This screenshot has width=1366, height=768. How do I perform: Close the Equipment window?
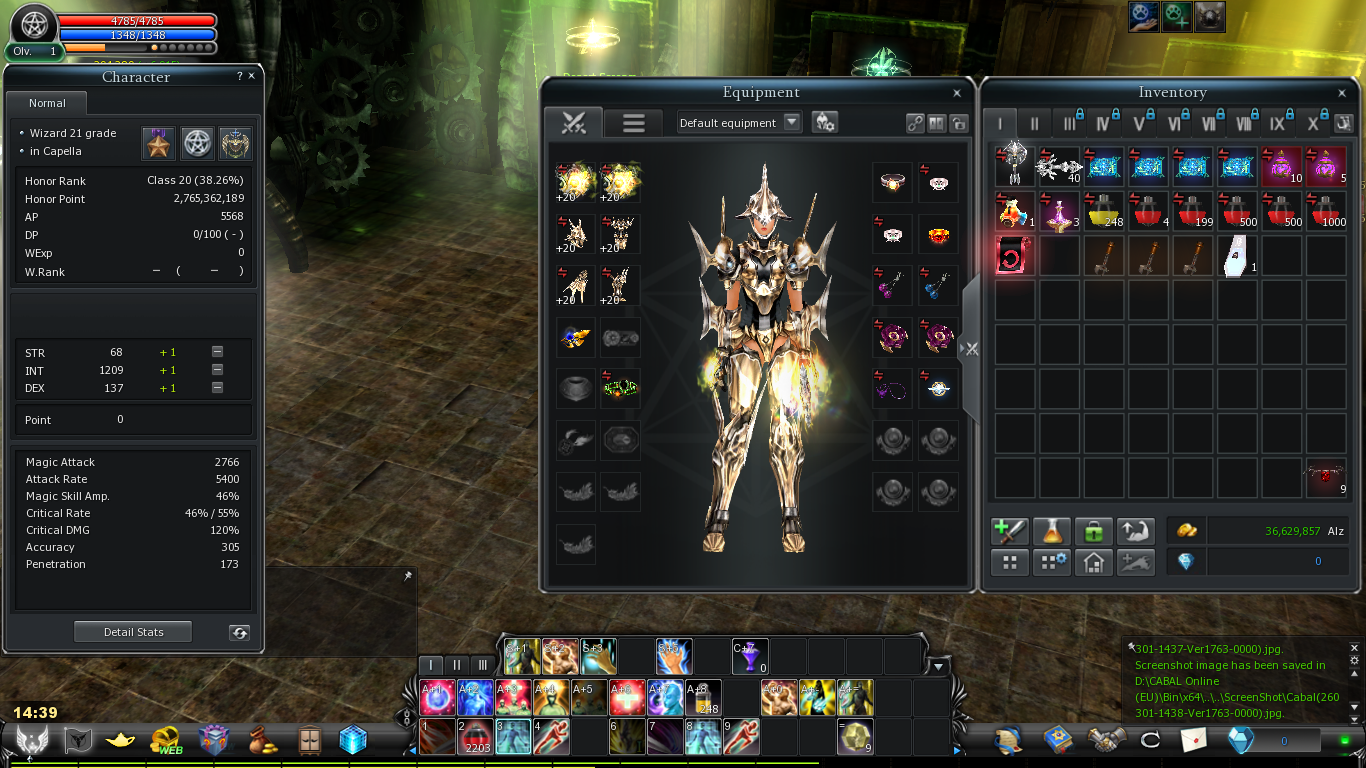pos(957,93)
